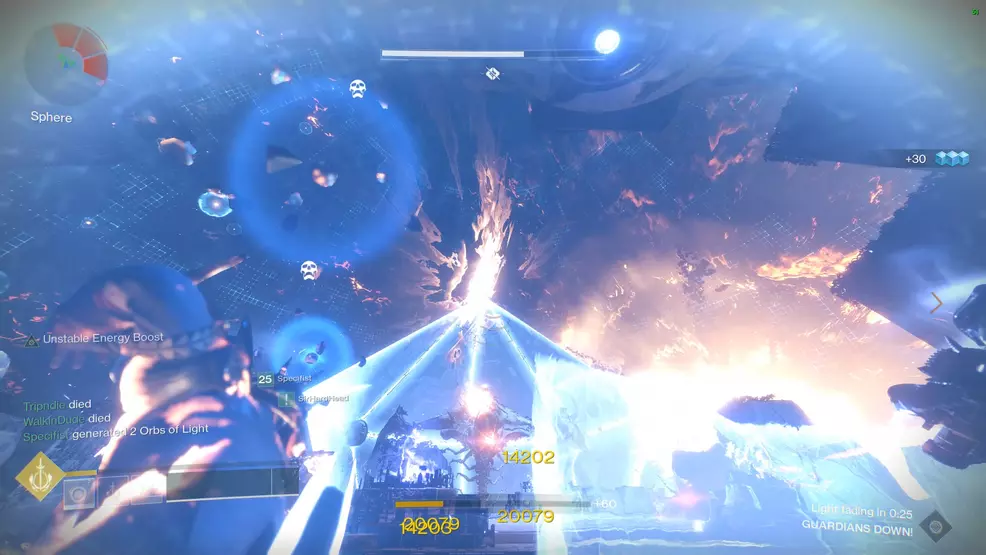Screen dimensions: 986x555
Task: Click the orange off-screen arrow indicator
Action: coord(937,302)
